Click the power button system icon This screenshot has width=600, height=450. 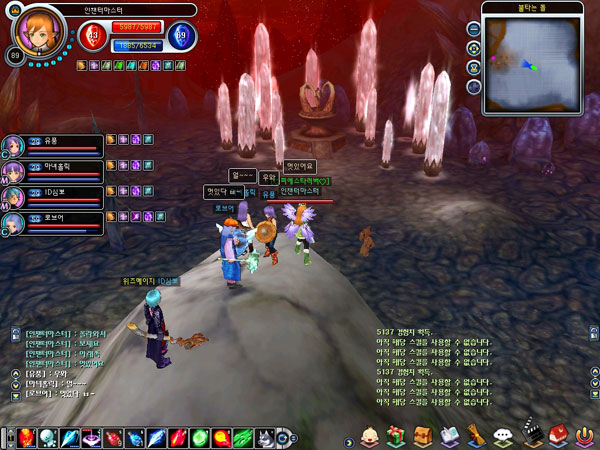[x=584, y=437]
